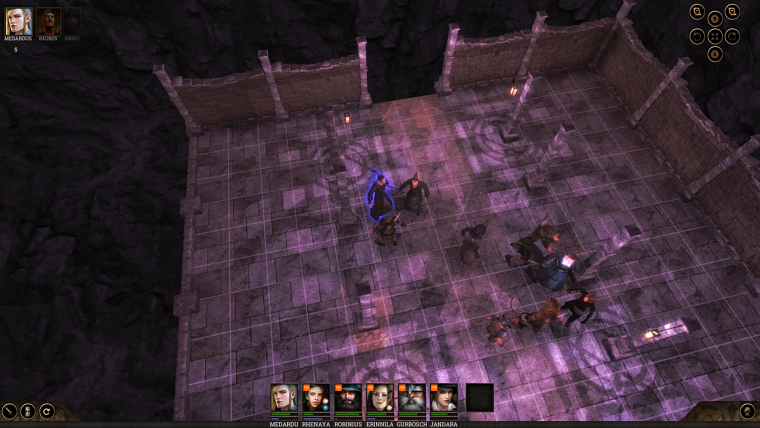760x428 pixels.
Task: Pick the Robinius party portrait
Action: [348, 398]
